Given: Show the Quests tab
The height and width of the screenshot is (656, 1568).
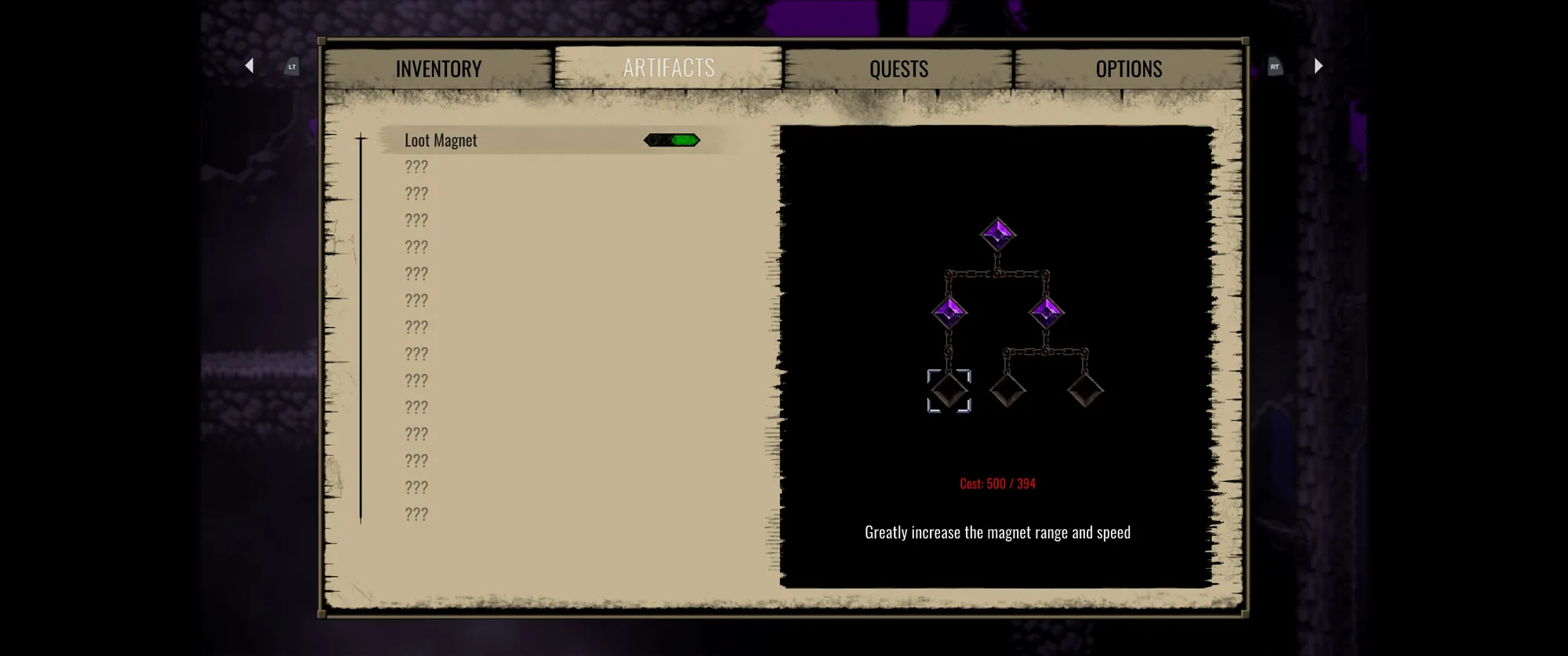Looking at the screenshot, I should (x=898, y=69).
